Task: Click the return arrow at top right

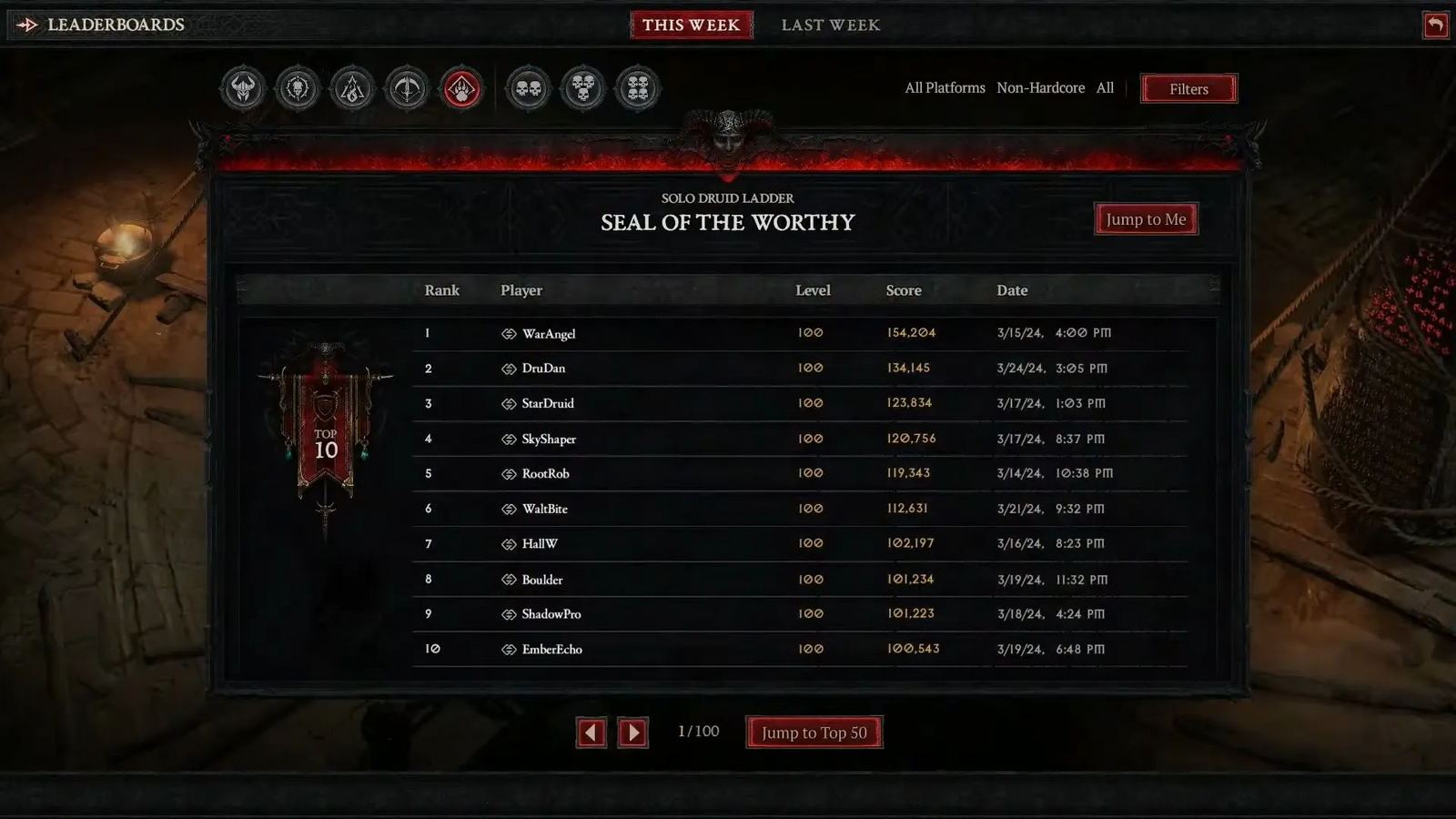Action: point(1435,25)
